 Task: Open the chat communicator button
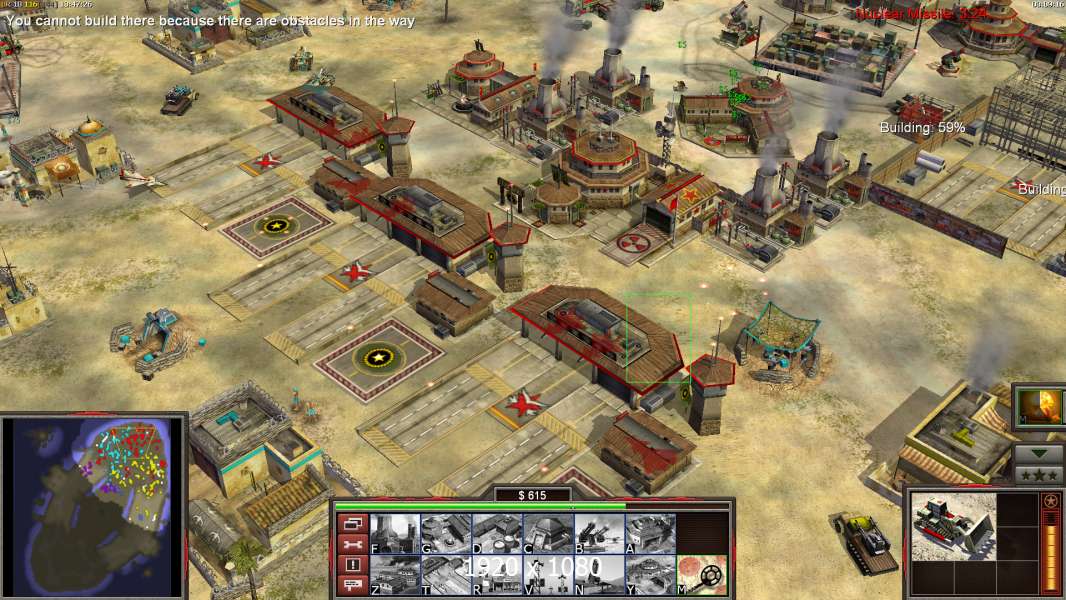point(351,585)
